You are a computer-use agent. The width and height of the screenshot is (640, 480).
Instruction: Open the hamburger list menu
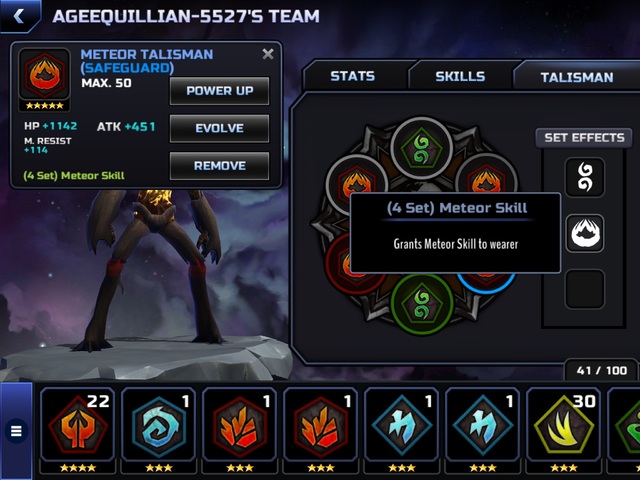[x=16, y=431]
